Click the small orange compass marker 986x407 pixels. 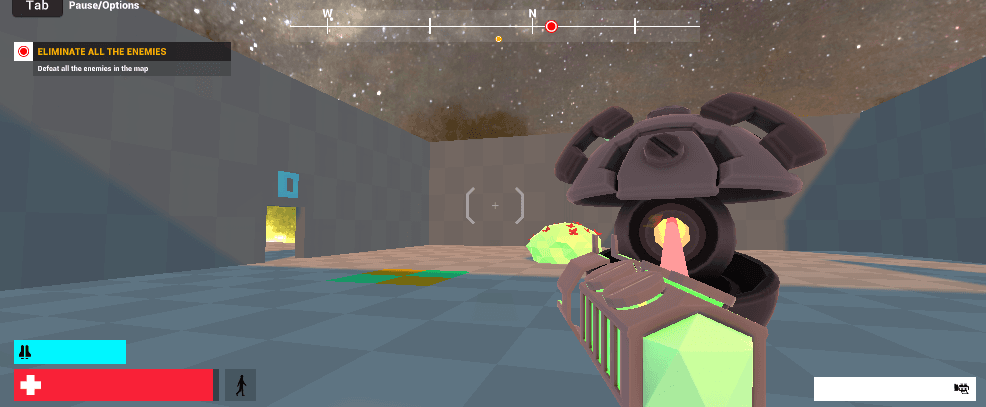[x=498, y=39]
